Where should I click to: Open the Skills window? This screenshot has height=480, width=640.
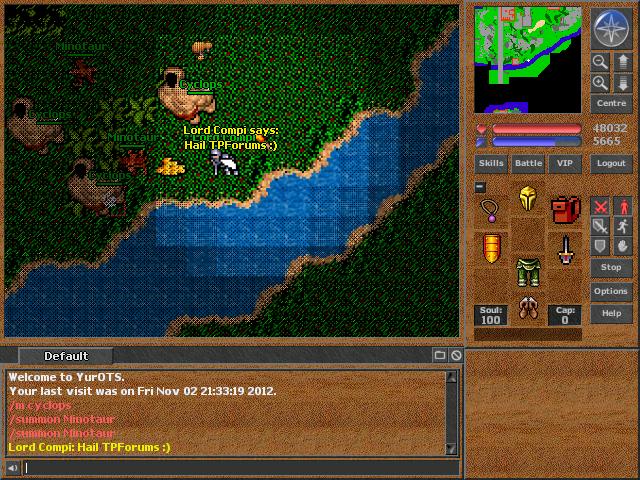[x=491, y=163]
